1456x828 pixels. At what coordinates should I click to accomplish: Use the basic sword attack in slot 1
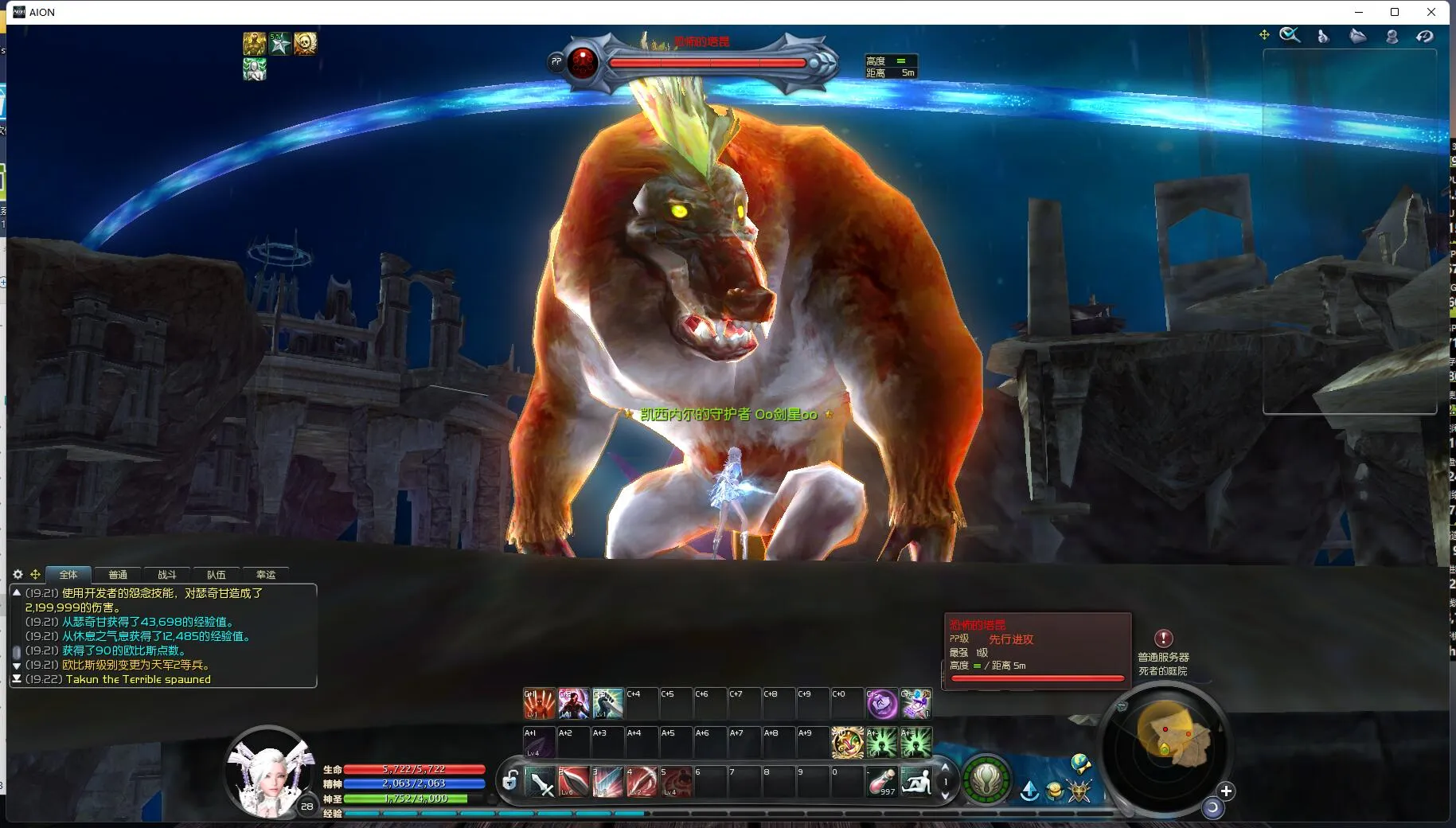(x=541, y=782)
